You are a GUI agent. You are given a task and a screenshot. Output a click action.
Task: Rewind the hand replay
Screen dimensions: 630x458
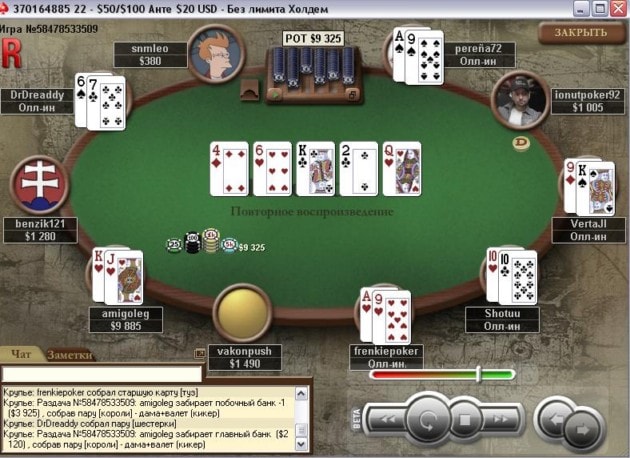[x=390, y=419]
